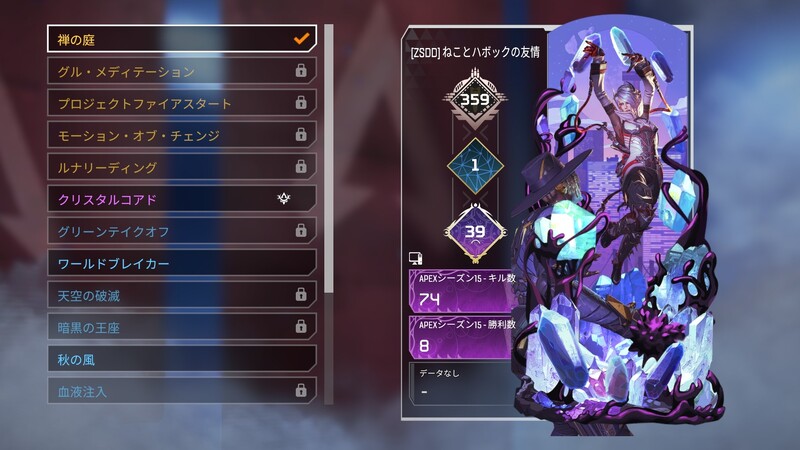Pick the locked 血液注入 frame

coord(181,391)
